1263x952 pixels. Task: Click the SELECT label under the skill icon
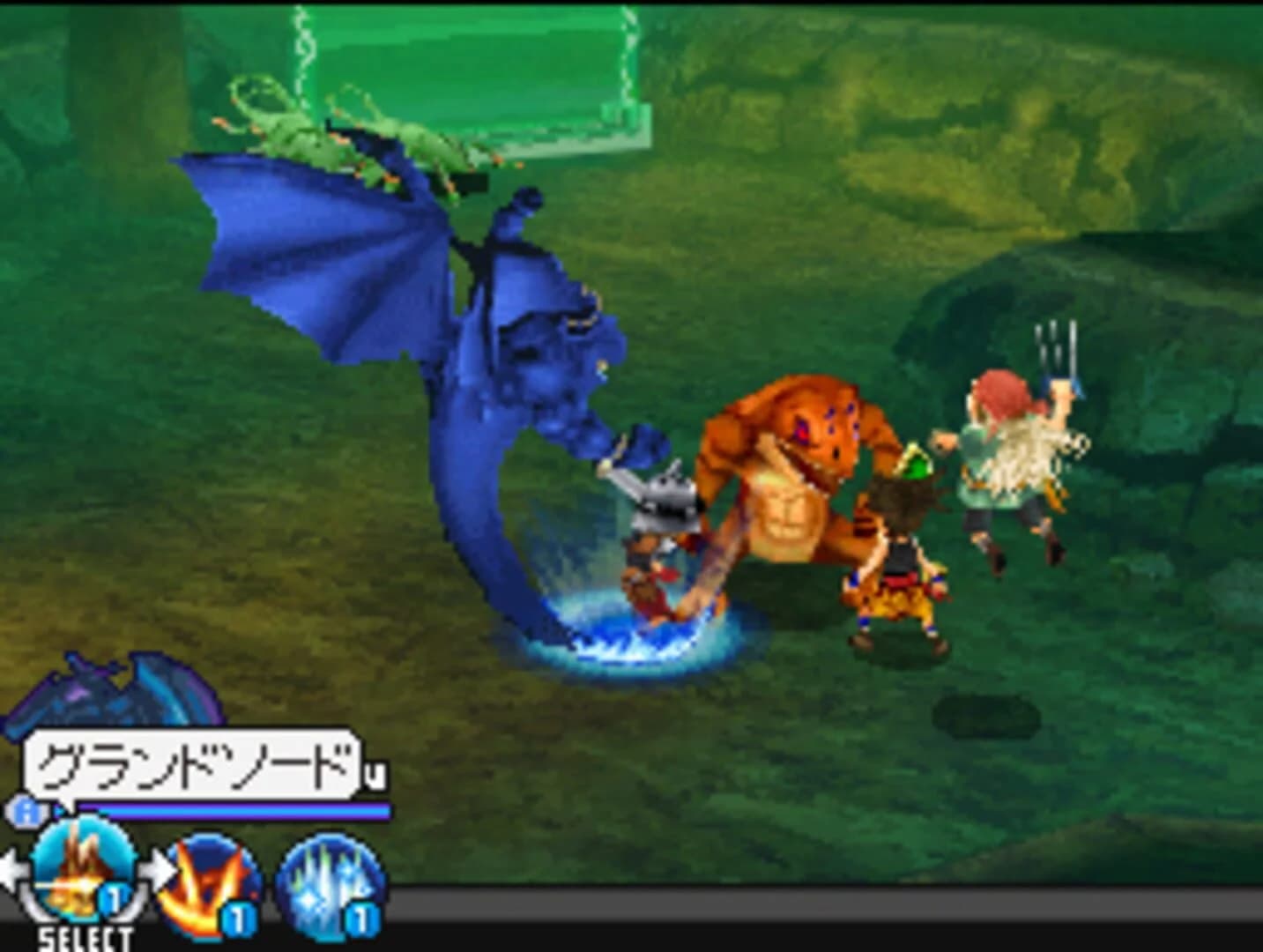pos(85,937)
